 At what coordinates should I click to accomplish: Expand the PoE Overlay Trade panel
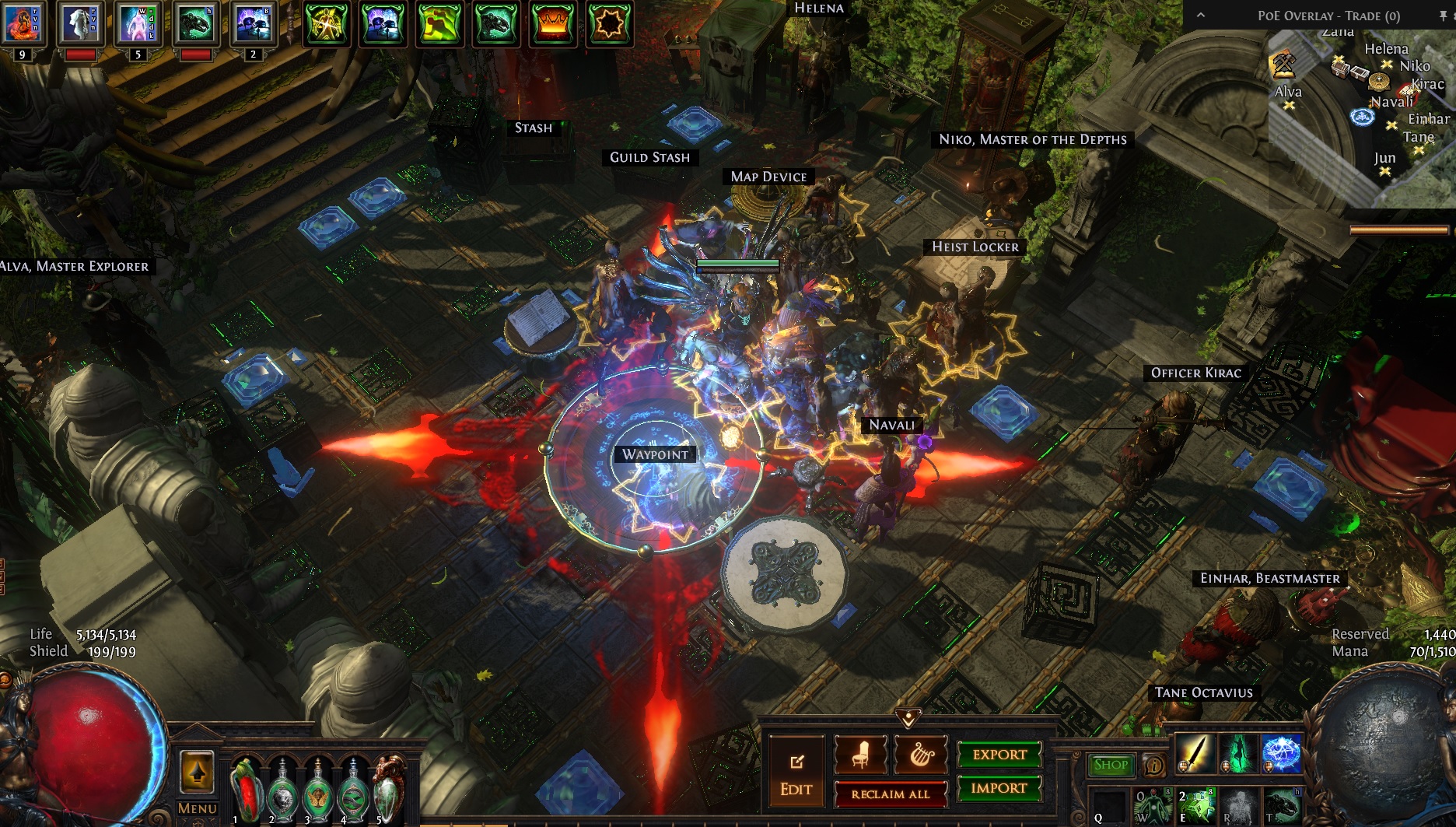point(1201,16)
